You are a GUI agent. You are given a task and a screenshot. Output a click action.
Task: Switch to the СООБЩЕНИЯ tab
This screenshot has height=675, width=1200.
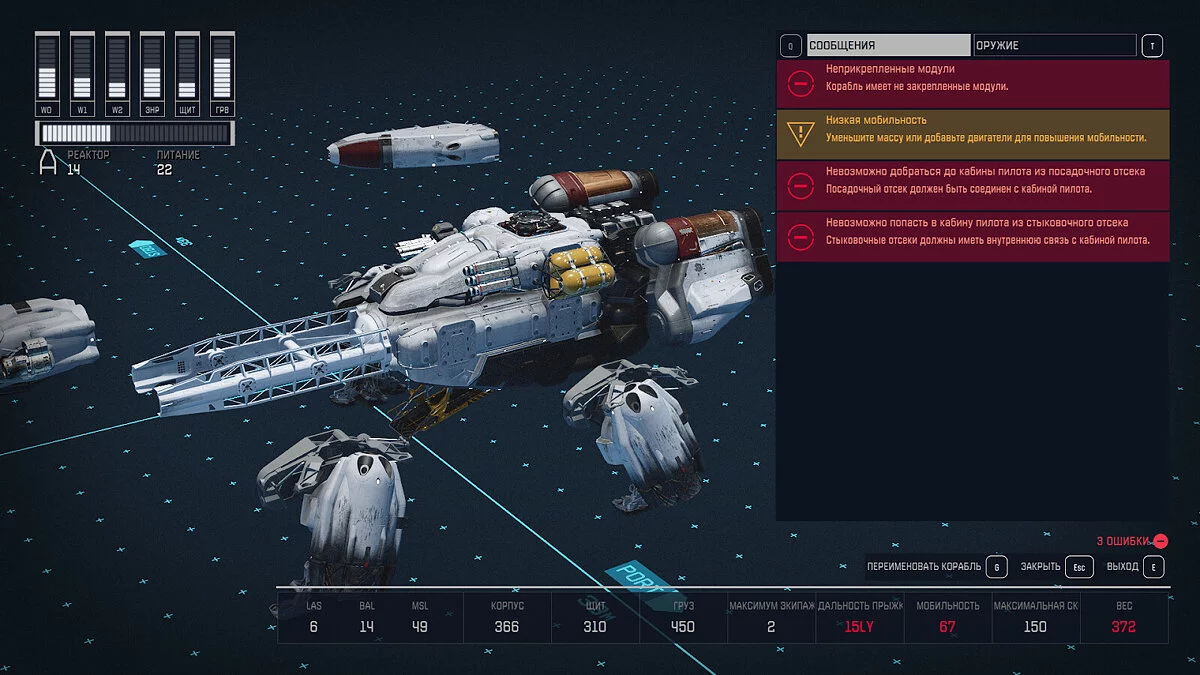pyautogui.click(x=888, y=45)
